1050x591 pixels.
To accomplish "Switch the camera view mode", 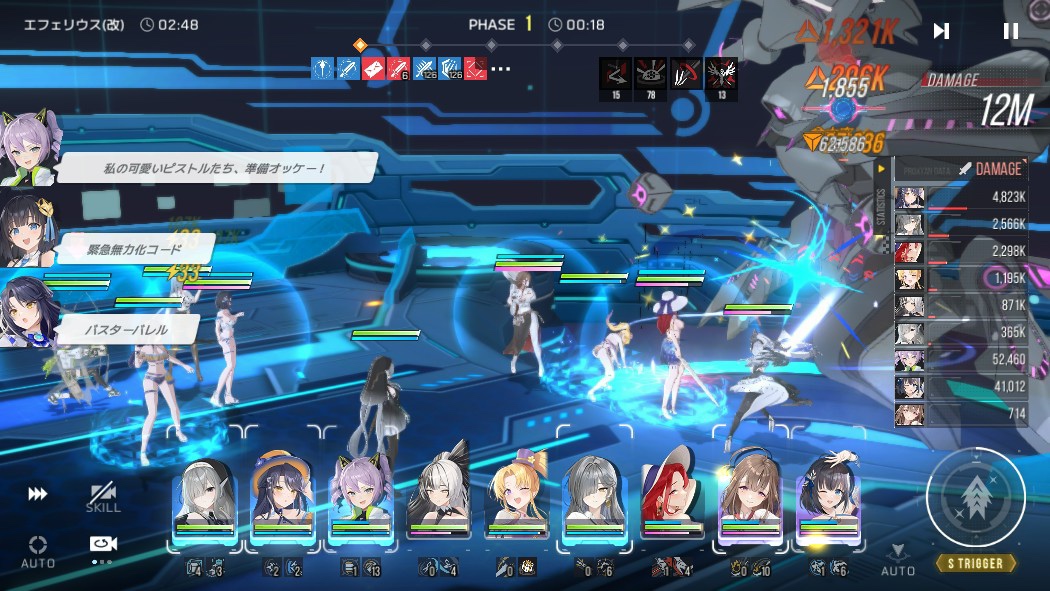I will [103, 546].
